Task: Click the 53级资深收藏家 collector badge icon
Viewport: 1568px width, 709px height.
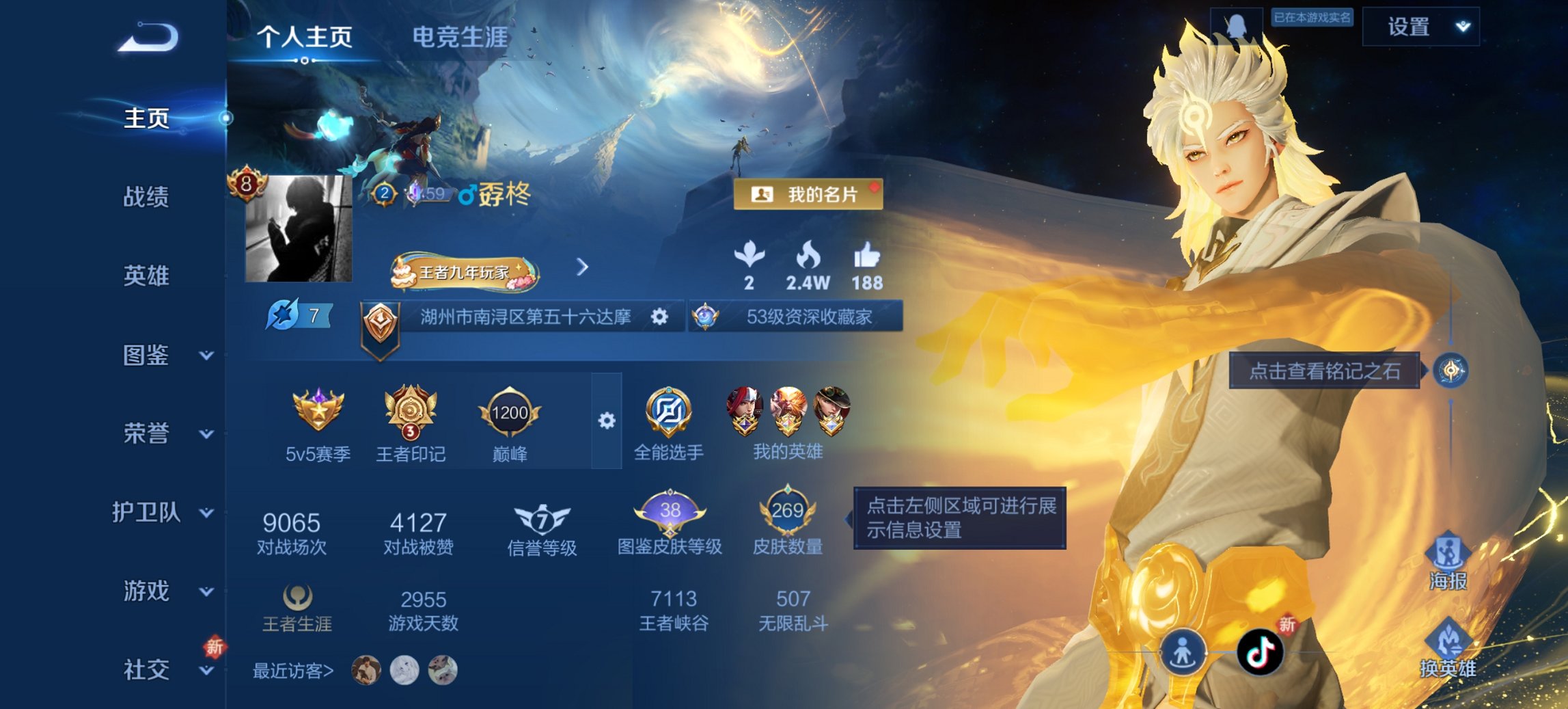Action: pos(704,317)
